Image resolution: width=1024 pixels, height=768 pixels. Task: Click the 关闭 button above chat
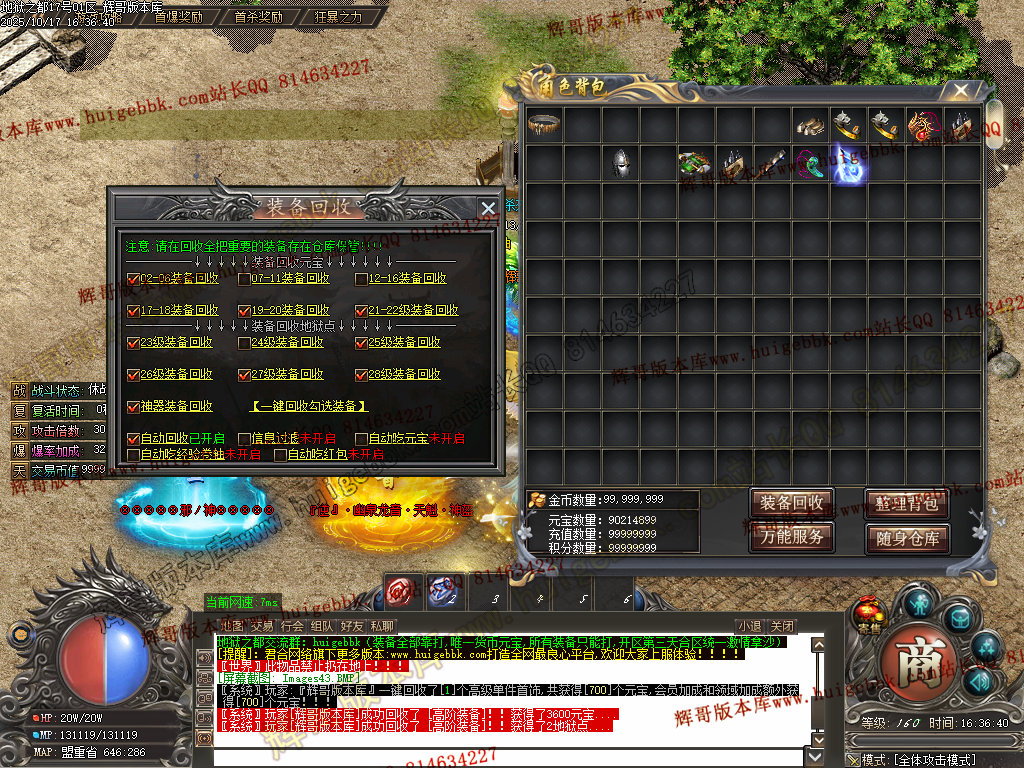point(782,627)
